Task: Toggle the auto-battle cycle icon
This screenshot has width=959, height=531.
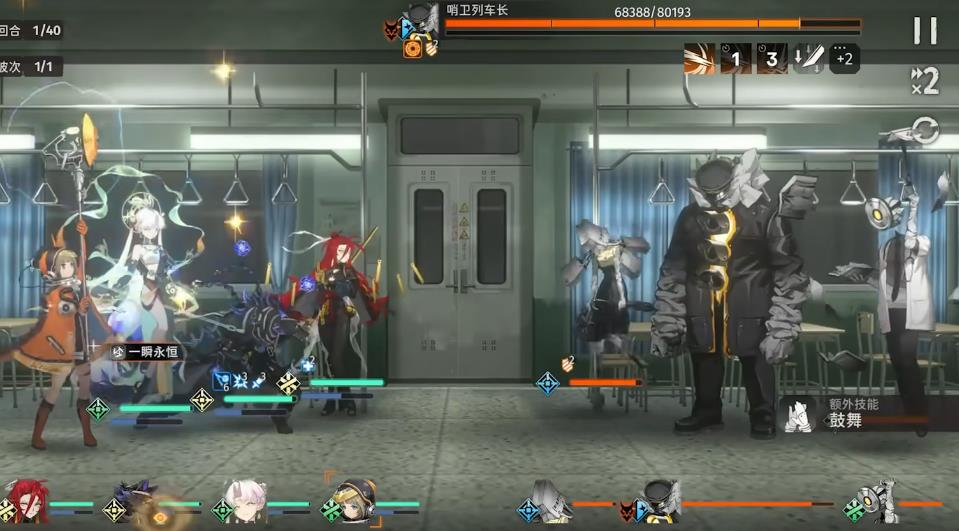Action: [926, 131]
